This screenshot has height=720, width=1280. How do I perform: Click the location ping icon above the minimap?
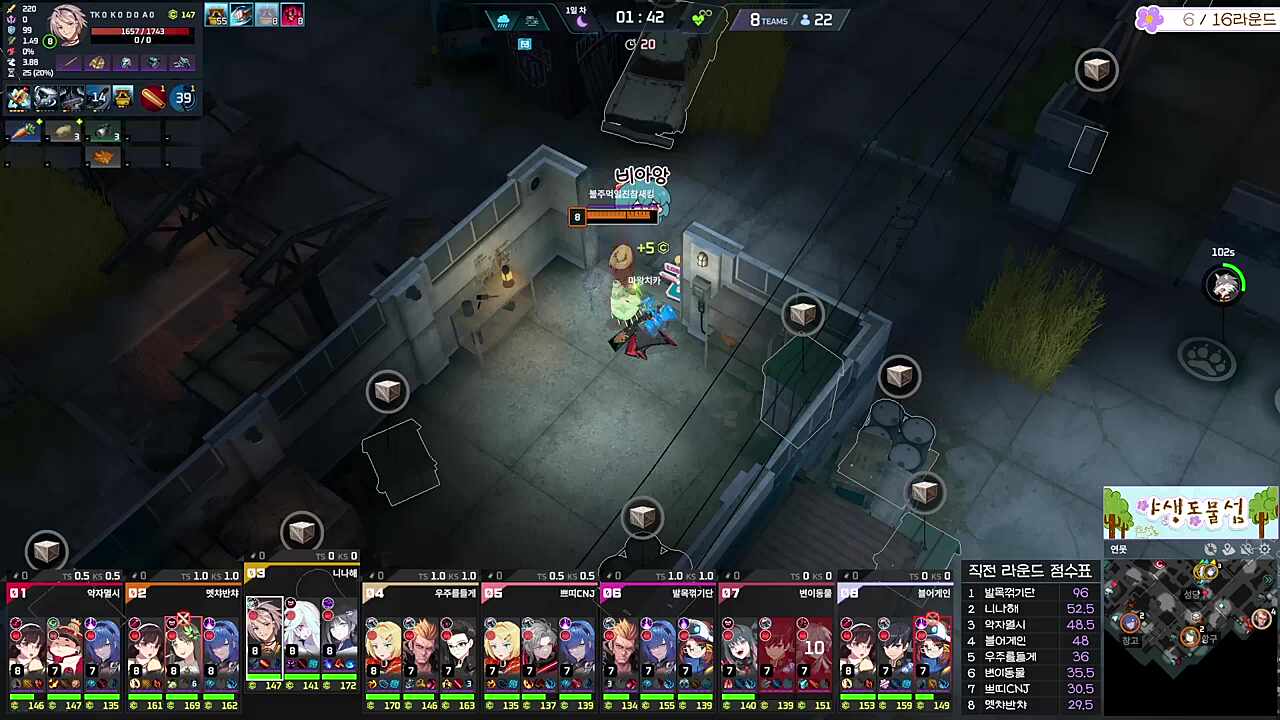coord(1228,549)
